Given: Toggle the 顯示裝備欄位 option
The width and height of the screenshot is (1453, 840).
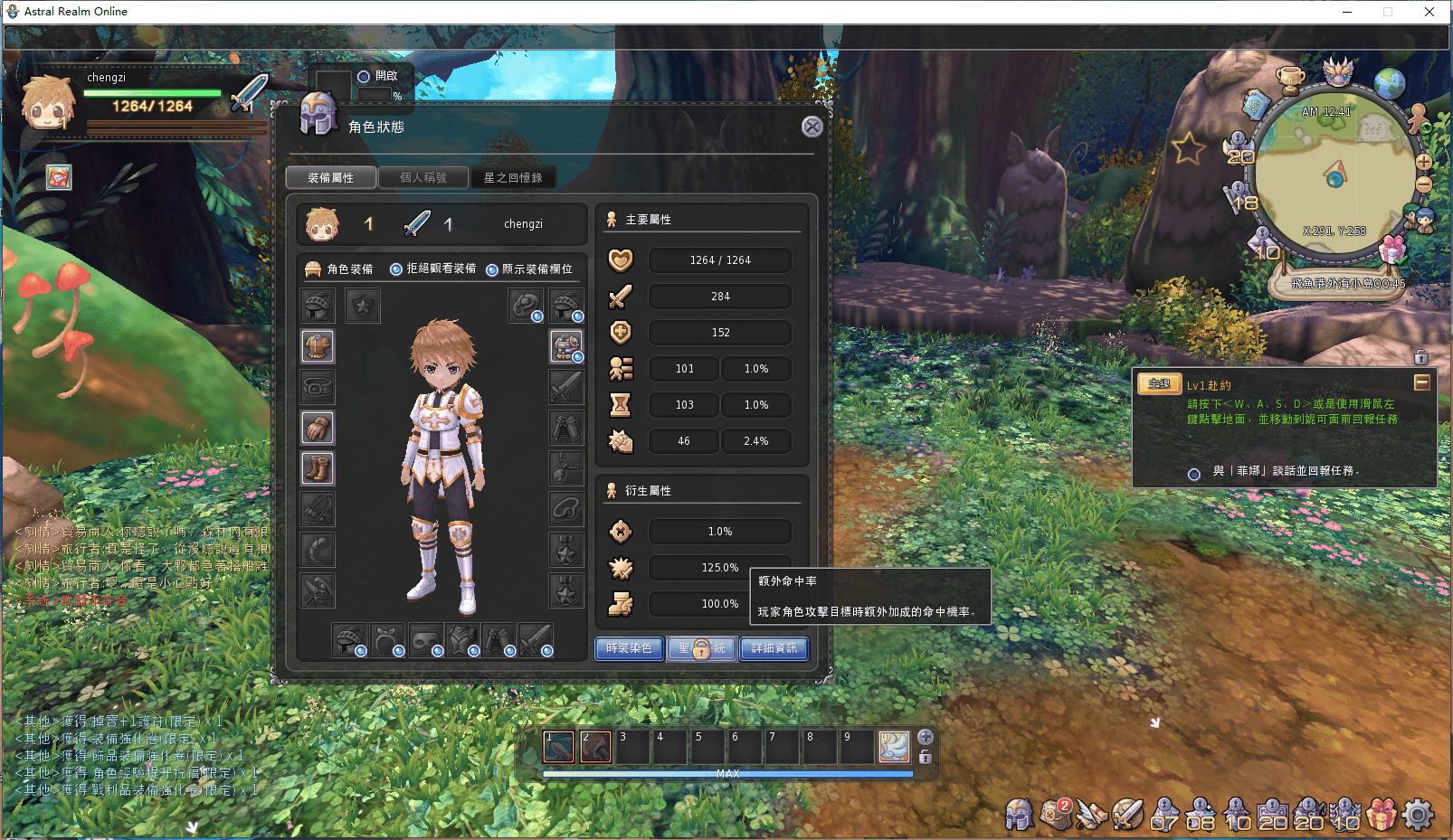Looking at the screenshot, I should 492,269.
